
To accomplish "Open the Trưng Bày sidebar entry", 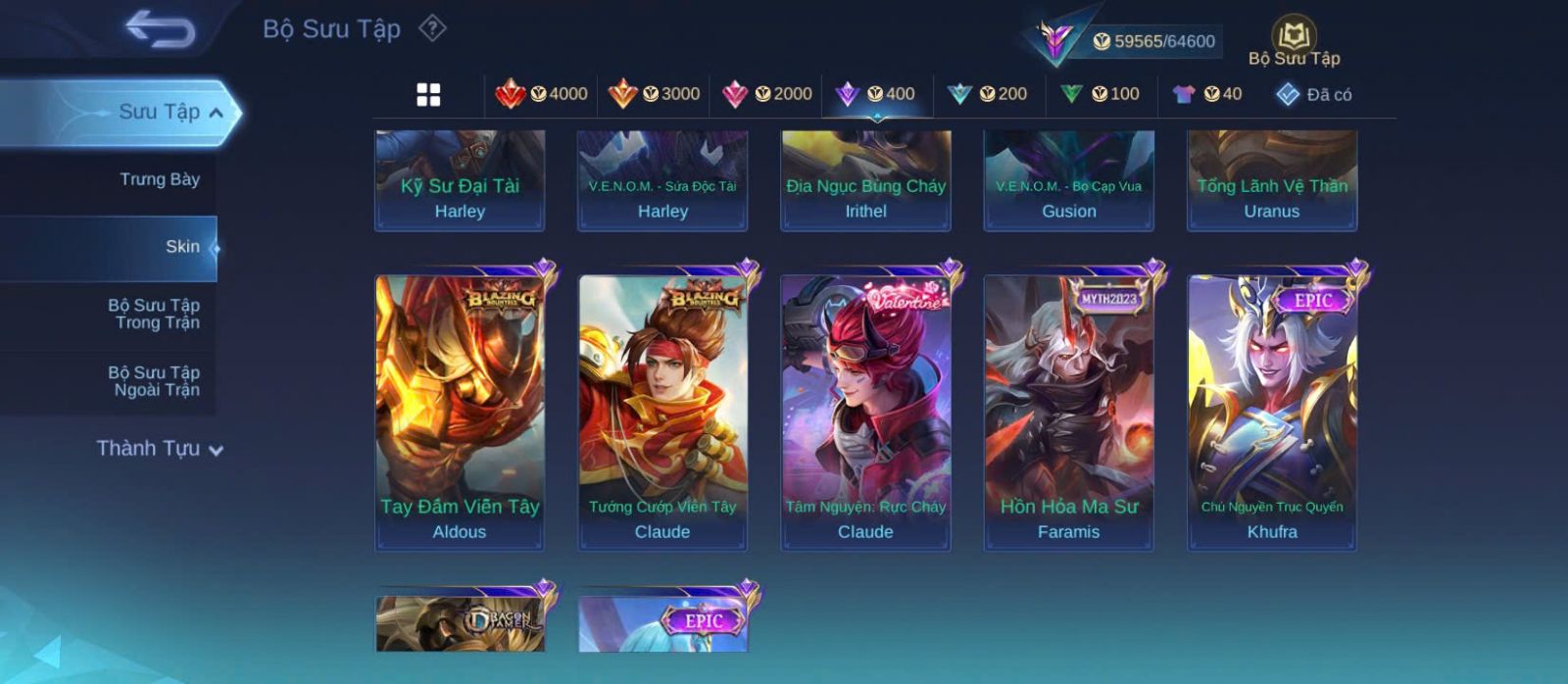I will tap(159, 179).
